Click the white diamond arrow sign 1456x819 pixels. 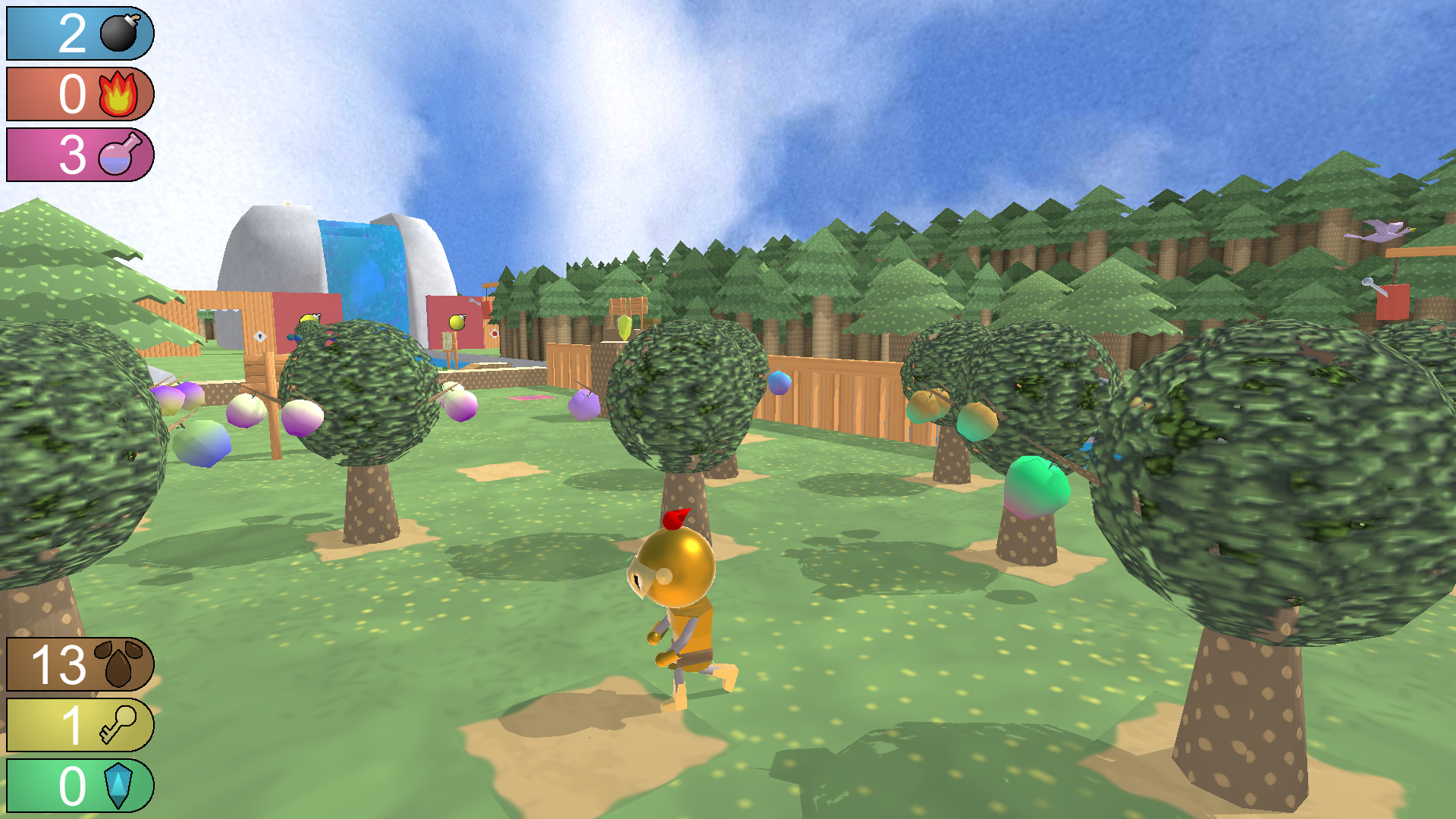tap(260, 336)
